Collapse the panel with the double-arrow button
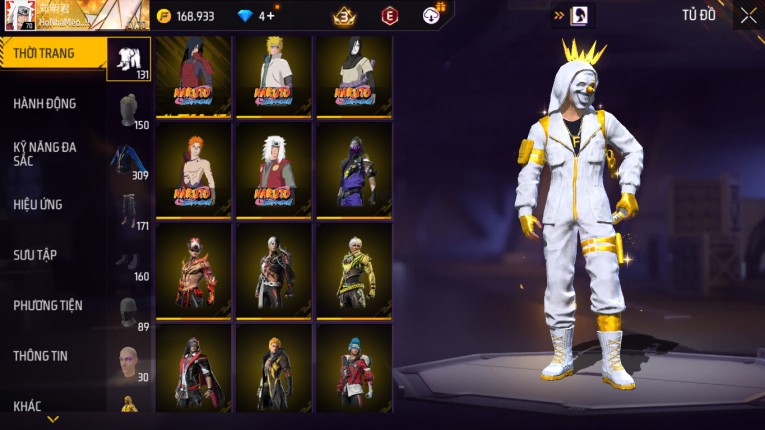 tap(559, 15)
